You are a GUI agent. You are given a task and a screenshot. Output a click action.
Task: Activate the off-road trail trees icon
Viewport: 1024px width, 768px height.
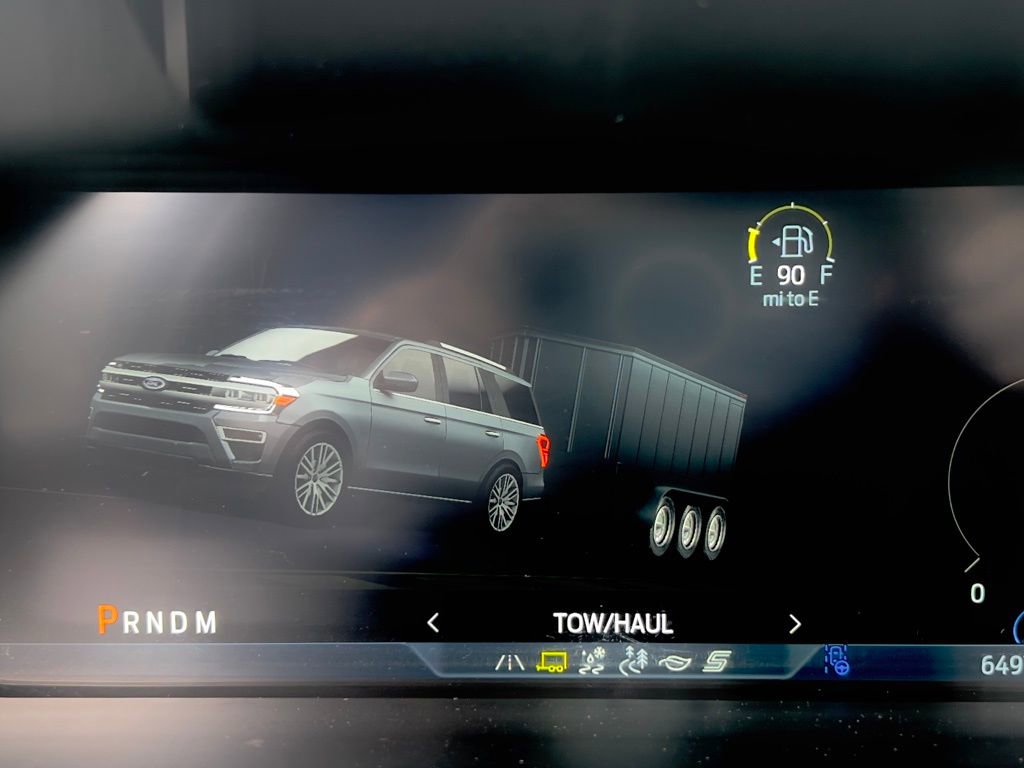(x=634, y=660)
